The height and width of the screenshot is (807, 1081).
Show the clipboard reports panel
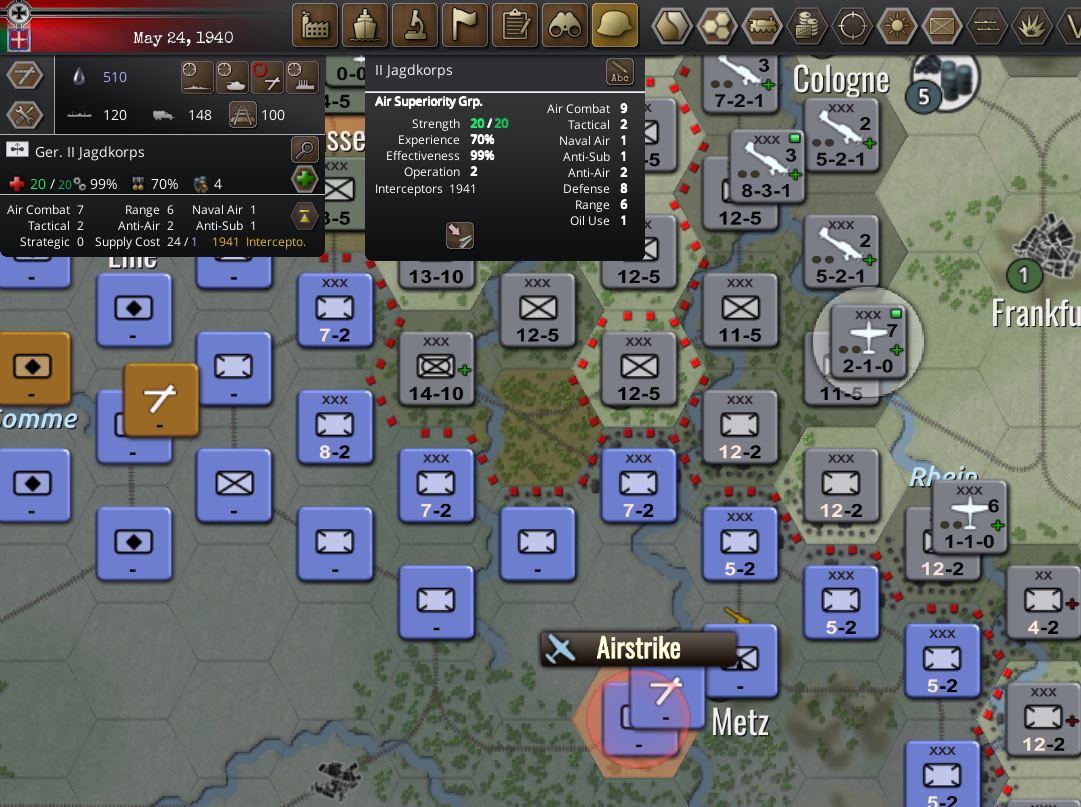[x=515, y=25]
